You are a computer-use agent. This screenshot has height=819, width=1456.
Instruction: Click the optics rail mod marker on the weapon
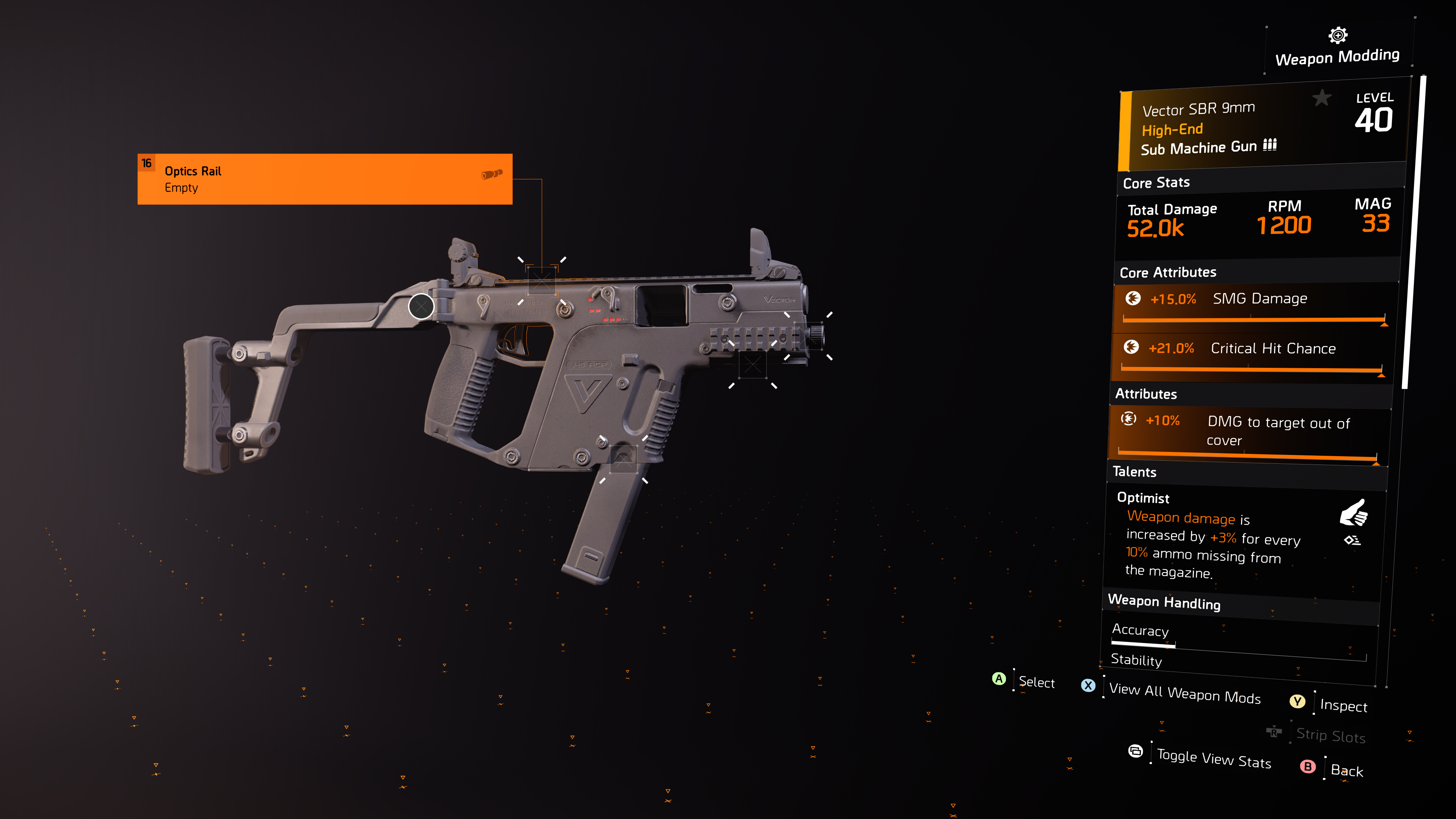click(541, 280)
